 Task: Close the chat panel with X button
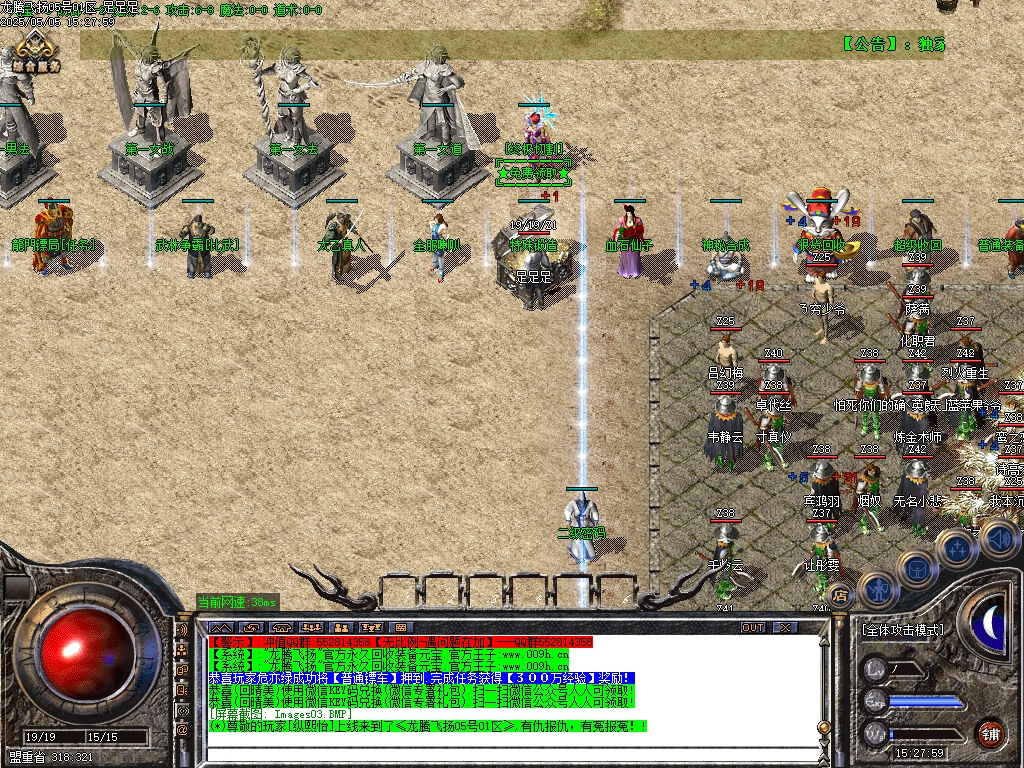786,627
